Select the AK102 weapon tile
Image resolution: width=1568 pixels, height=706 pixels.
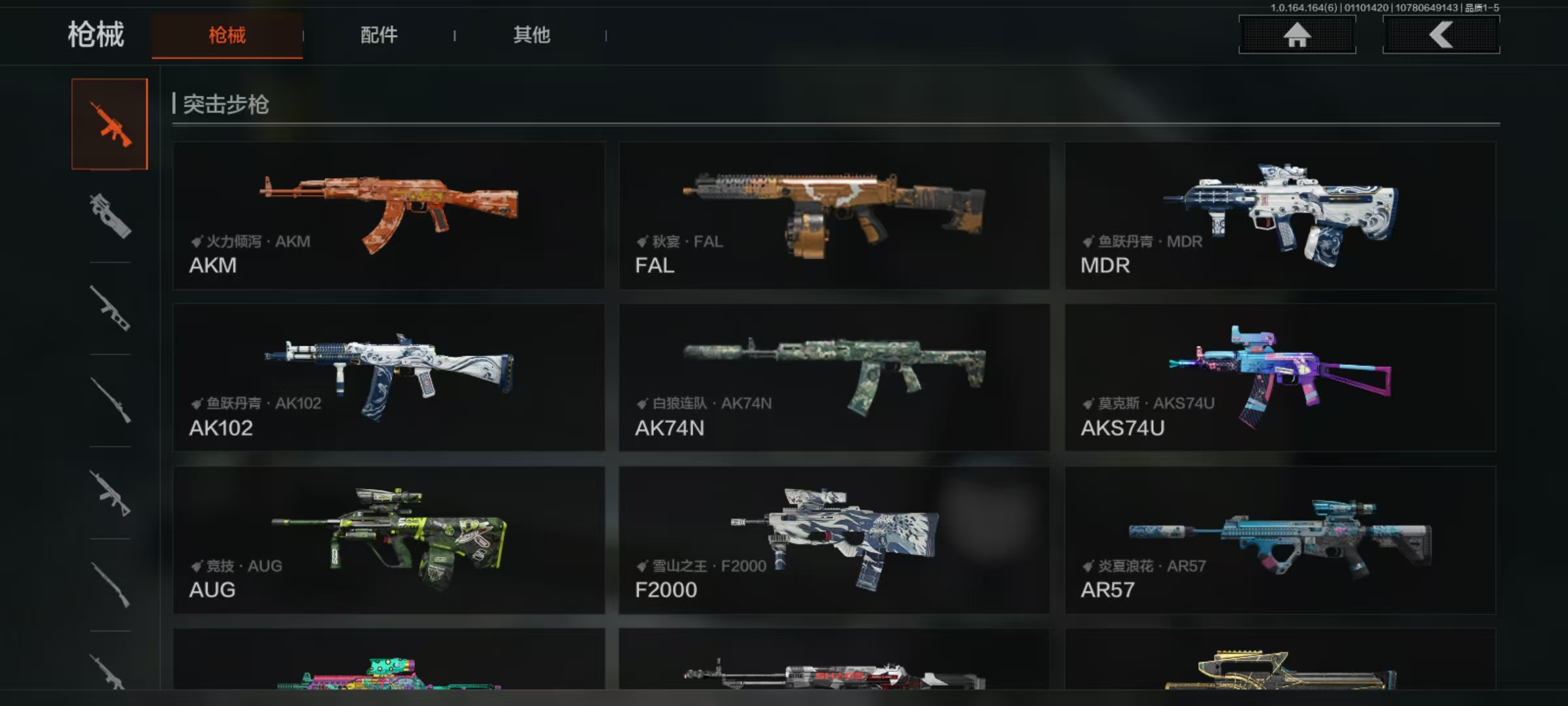(x=389, y=377)
